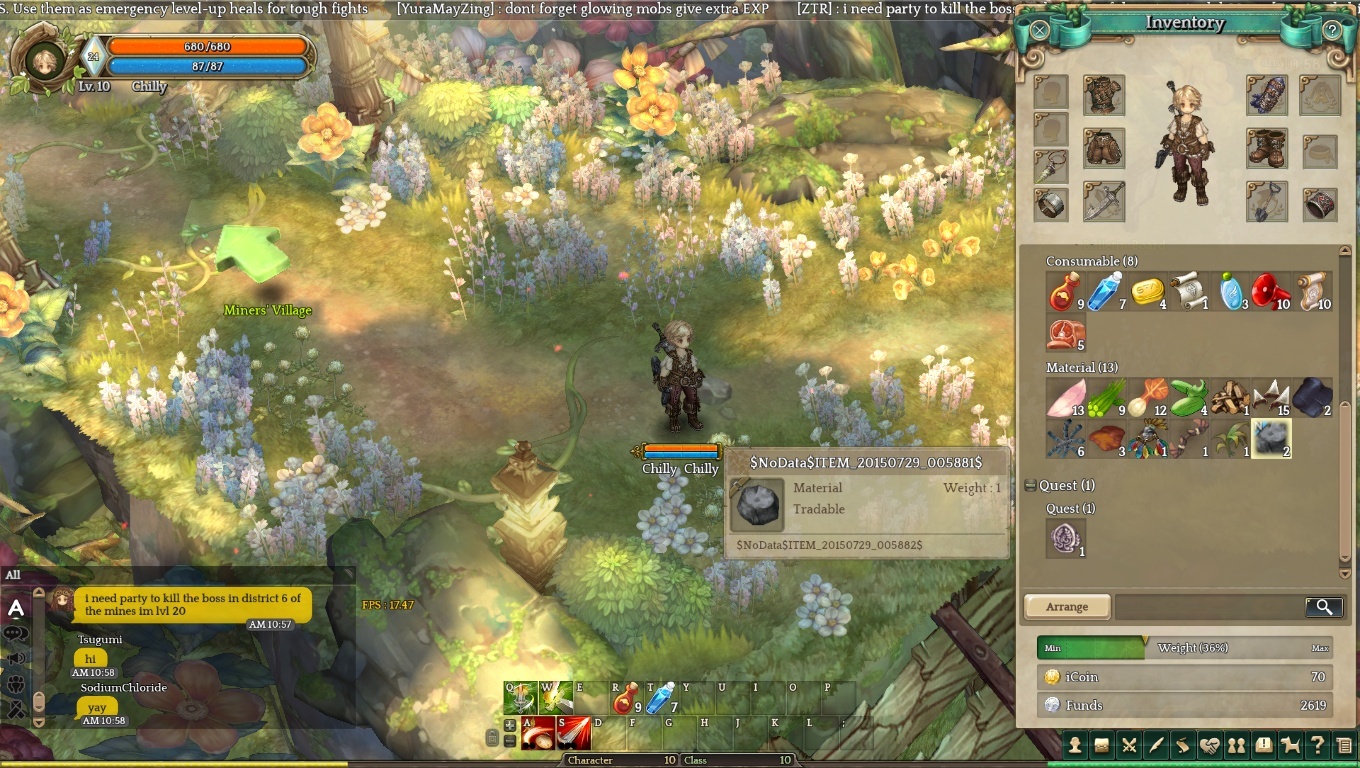Select the red megaphone consumable
The height and width of the screenshot is (768, 1360).
pos(1270,291)
